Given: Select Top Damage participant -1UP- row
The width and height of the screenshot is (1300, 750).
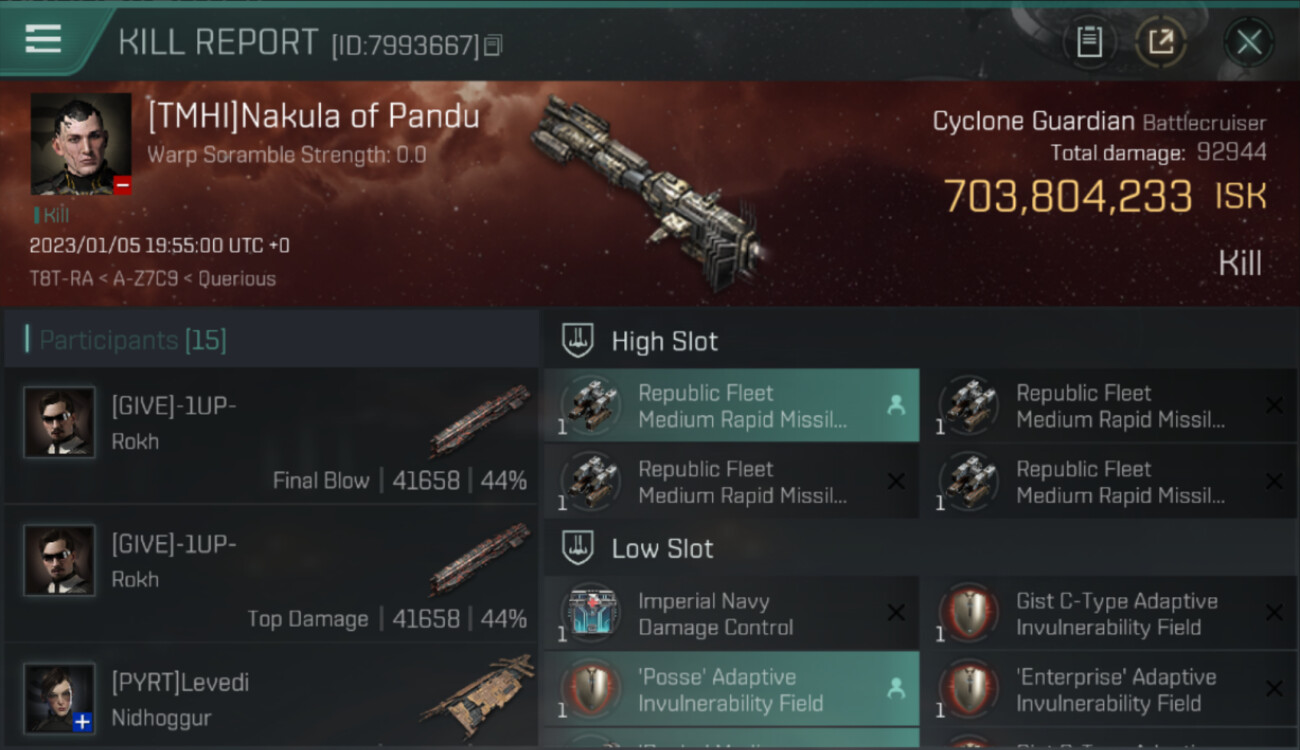Looking at the screenshot, I should pos(272,573).
